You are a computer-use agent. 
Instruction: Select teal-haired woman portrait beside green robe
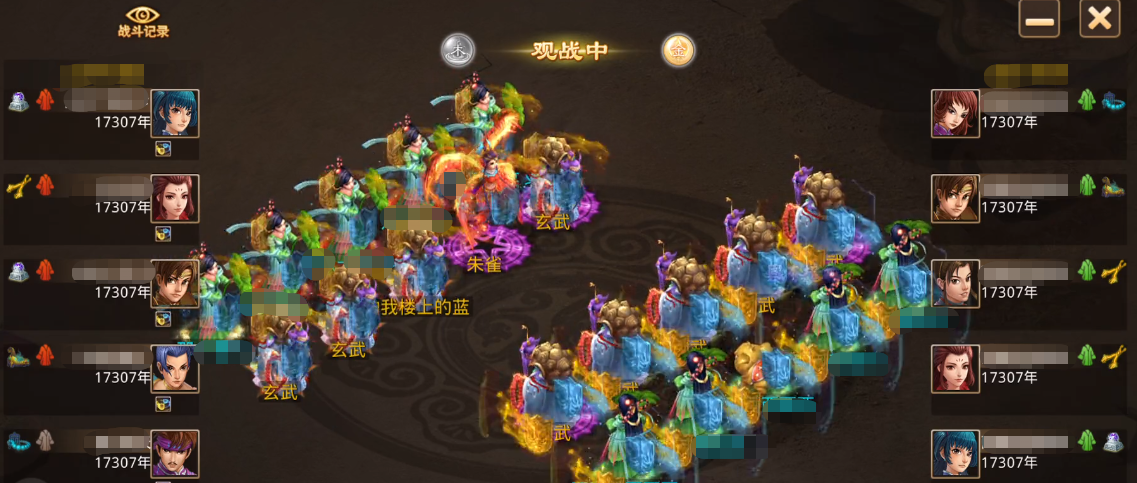click(955, 453)
